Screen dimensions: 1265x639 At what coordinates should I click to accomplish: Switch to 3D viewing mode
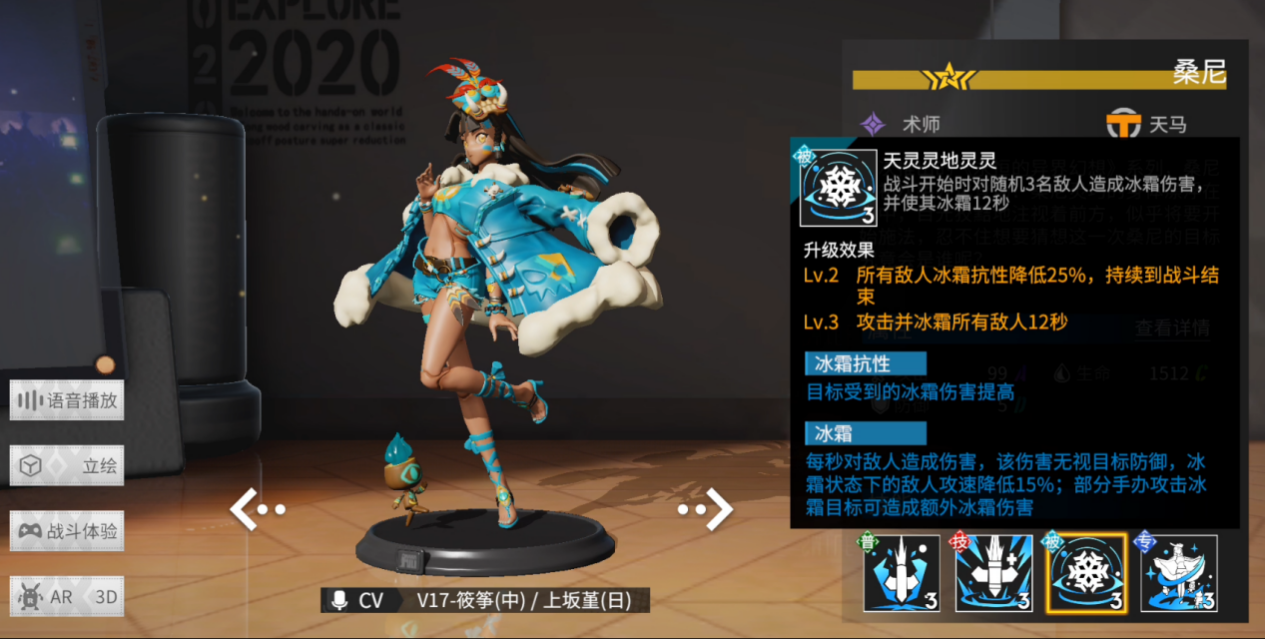[x=104, y=596]
